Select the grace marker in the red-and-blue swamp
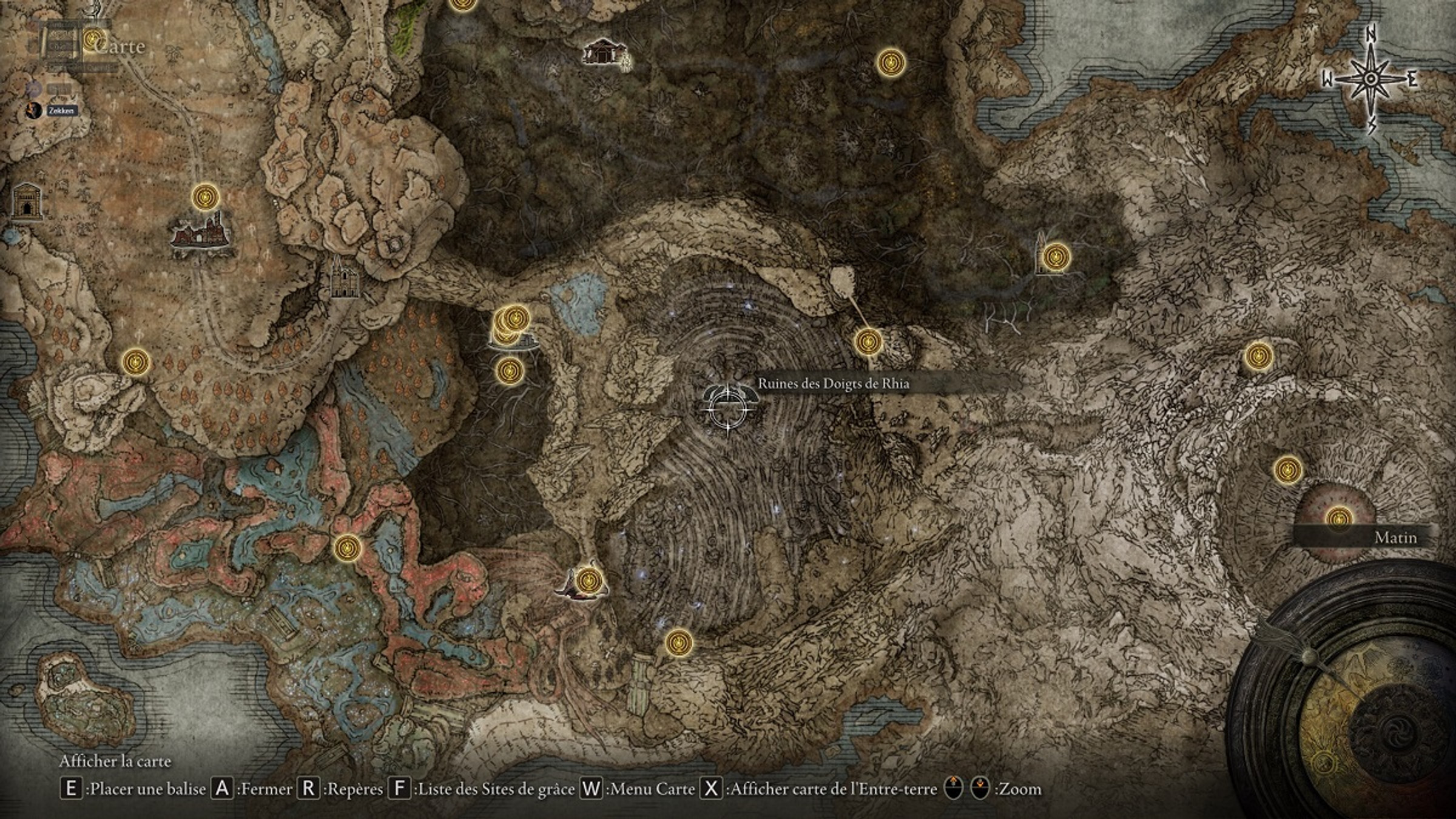This screenshot has width=1456, height=819. [x=348, y=548]
